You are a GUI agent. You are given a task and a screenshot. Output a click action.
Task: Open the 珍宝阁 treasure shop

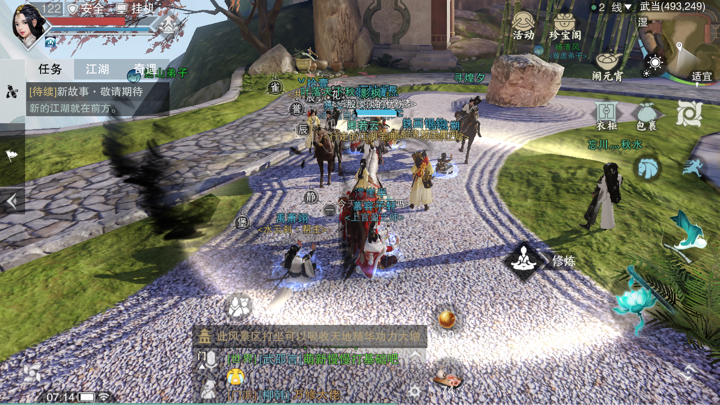[x=566, y=26]
